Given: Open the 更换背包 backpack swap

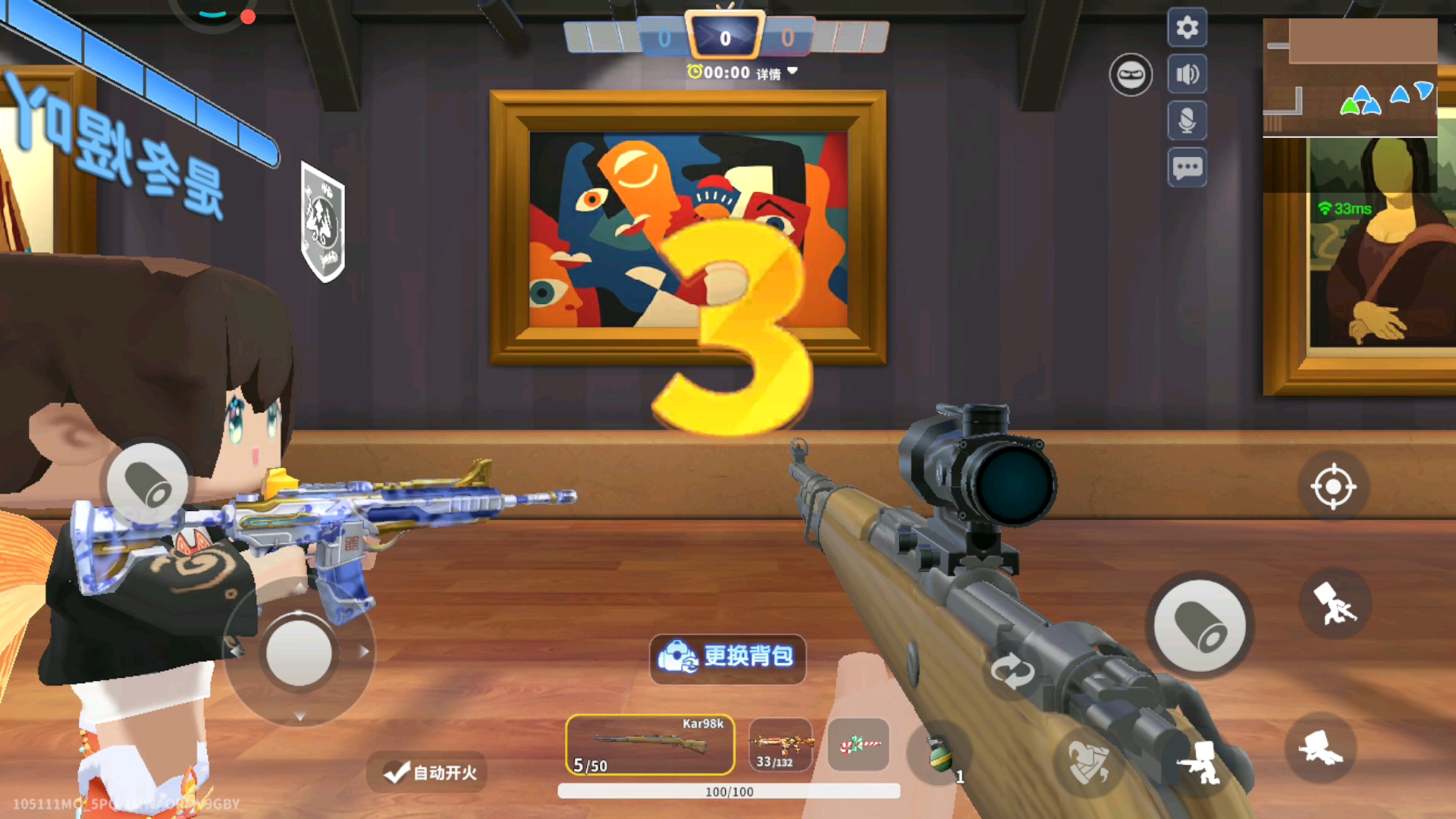Looking at the screenshot, I should tap(727, 657).
